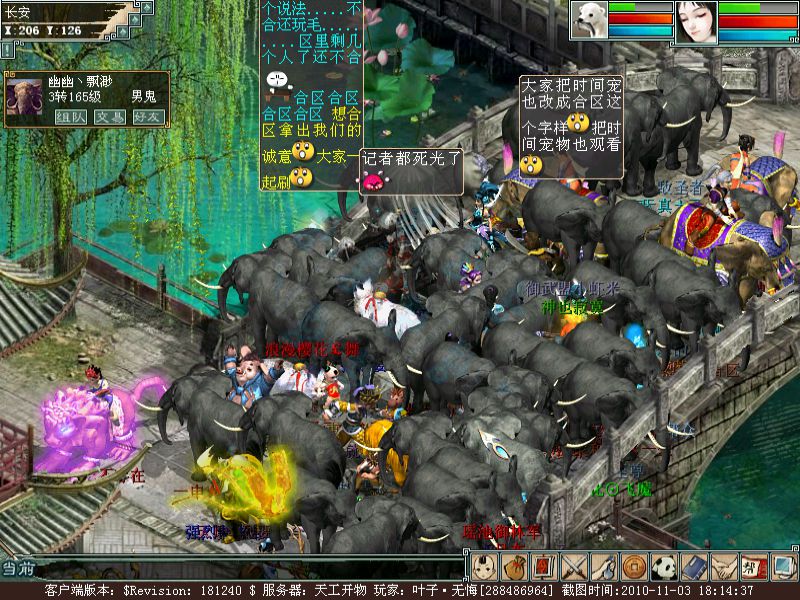Screen dimensions: 800x600
Task: Click the player character's face portrait
Action: point(696,21)
